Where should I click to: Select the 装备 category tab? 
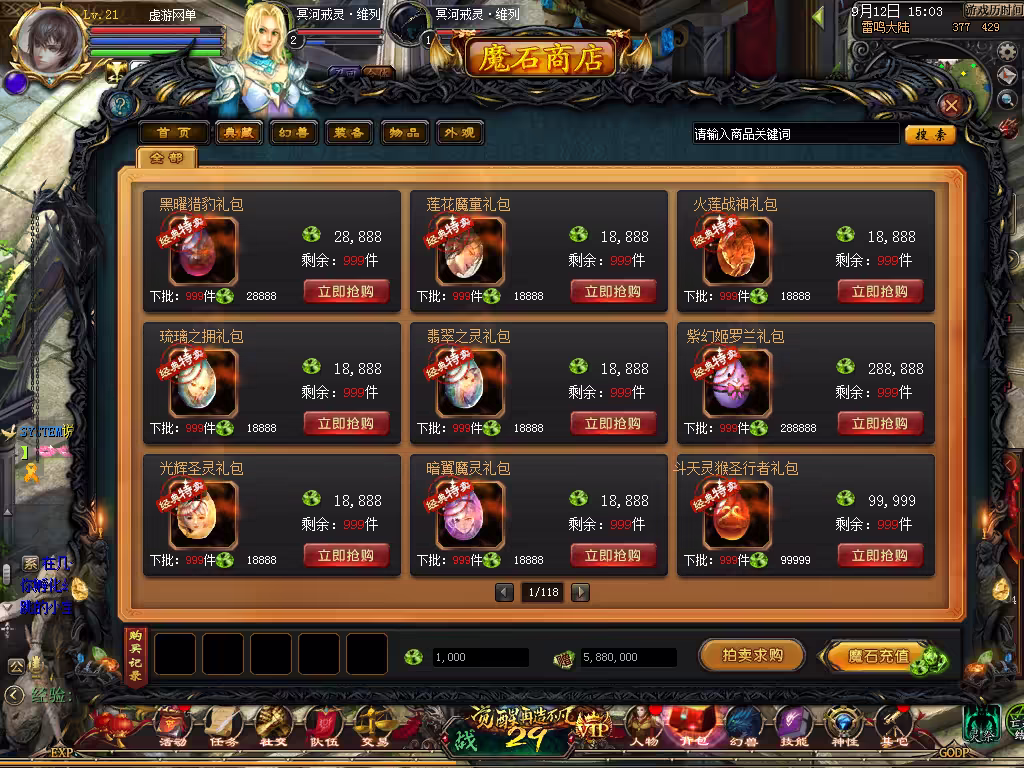348,133
